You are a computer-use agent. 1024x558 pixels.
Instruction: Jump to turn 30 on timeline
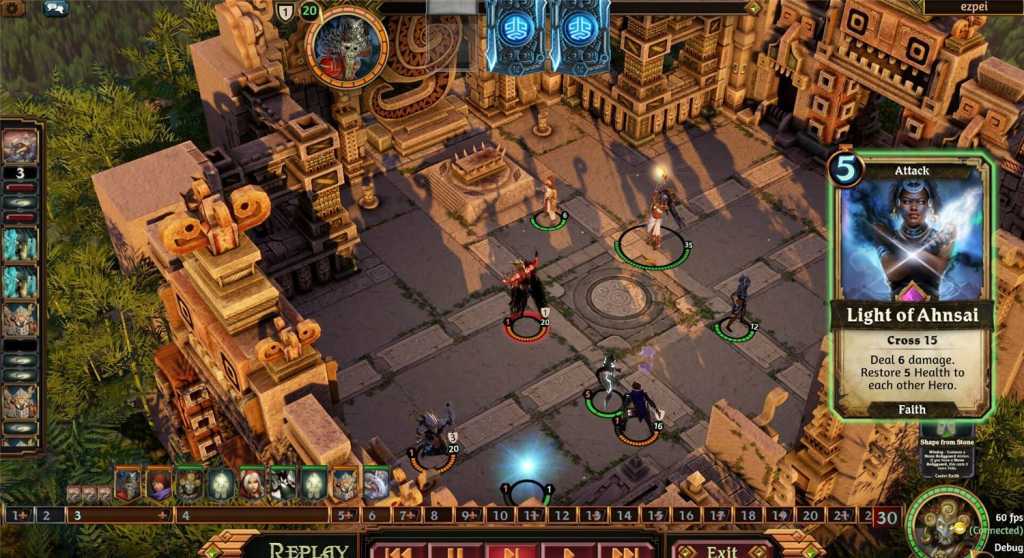pos(886,516)
